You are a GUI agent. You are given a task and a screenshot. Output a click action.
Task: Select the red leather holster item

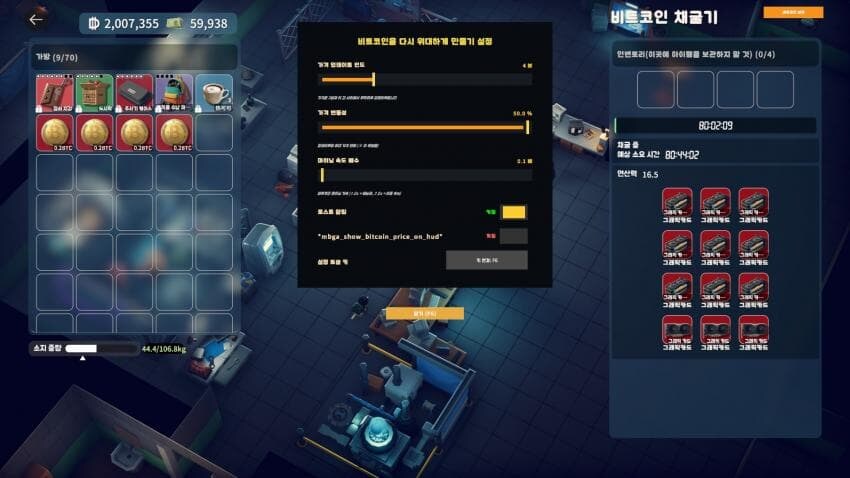55,92
